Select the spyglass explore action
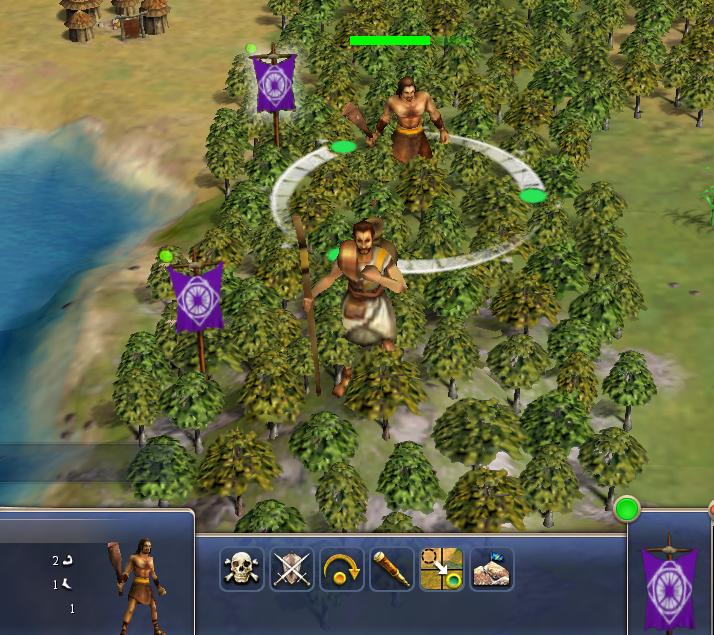Screen dimensions: 714x635 [391, 569]
